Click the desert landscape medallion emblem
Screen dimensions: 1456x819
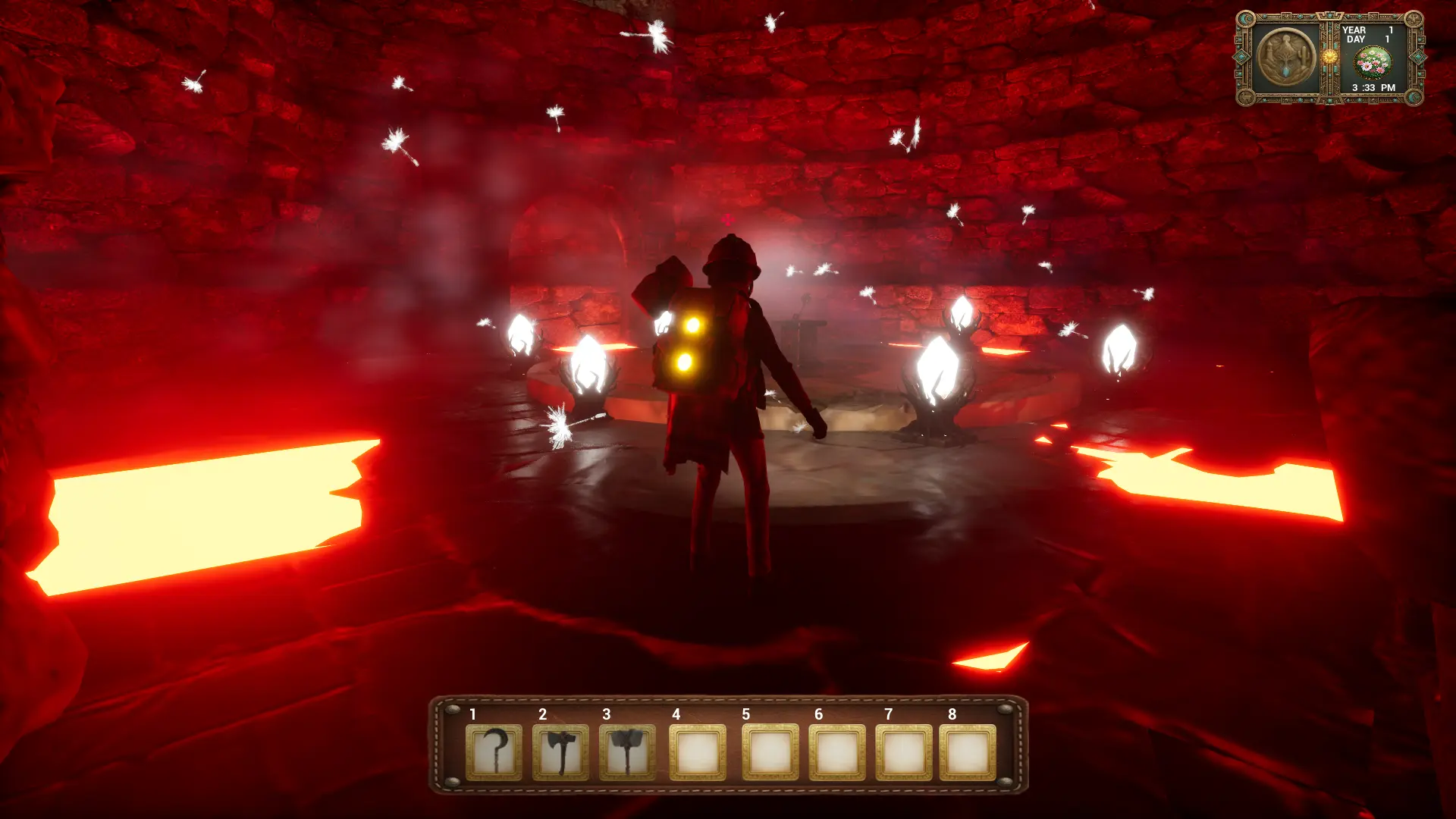(1285, 58)
